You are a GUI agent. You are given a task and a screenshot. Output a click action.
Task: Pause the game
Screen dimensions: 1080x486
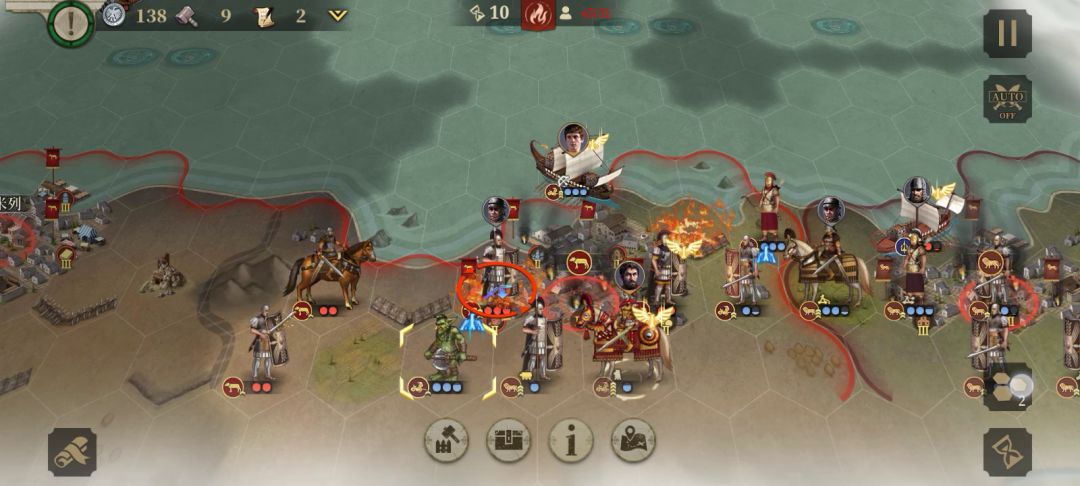1007,34
